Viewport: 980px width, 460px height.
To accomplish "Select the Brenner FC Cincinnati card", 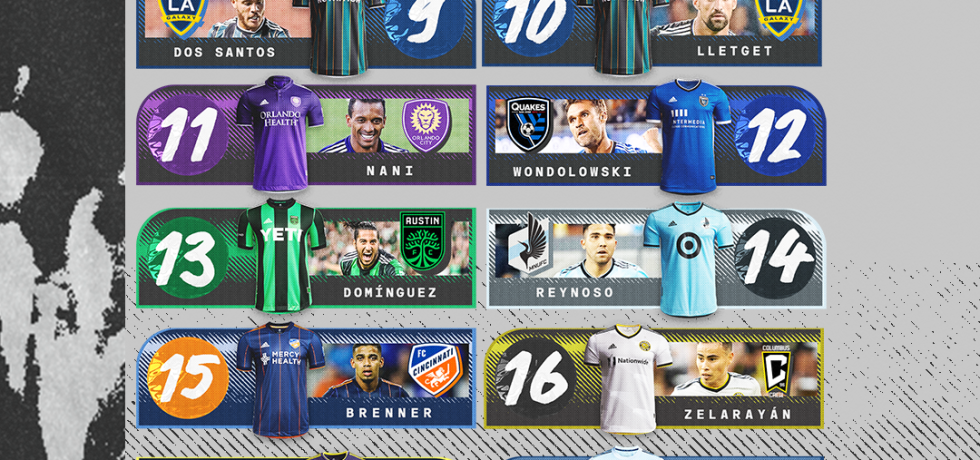I will click(x=305, y=378).
